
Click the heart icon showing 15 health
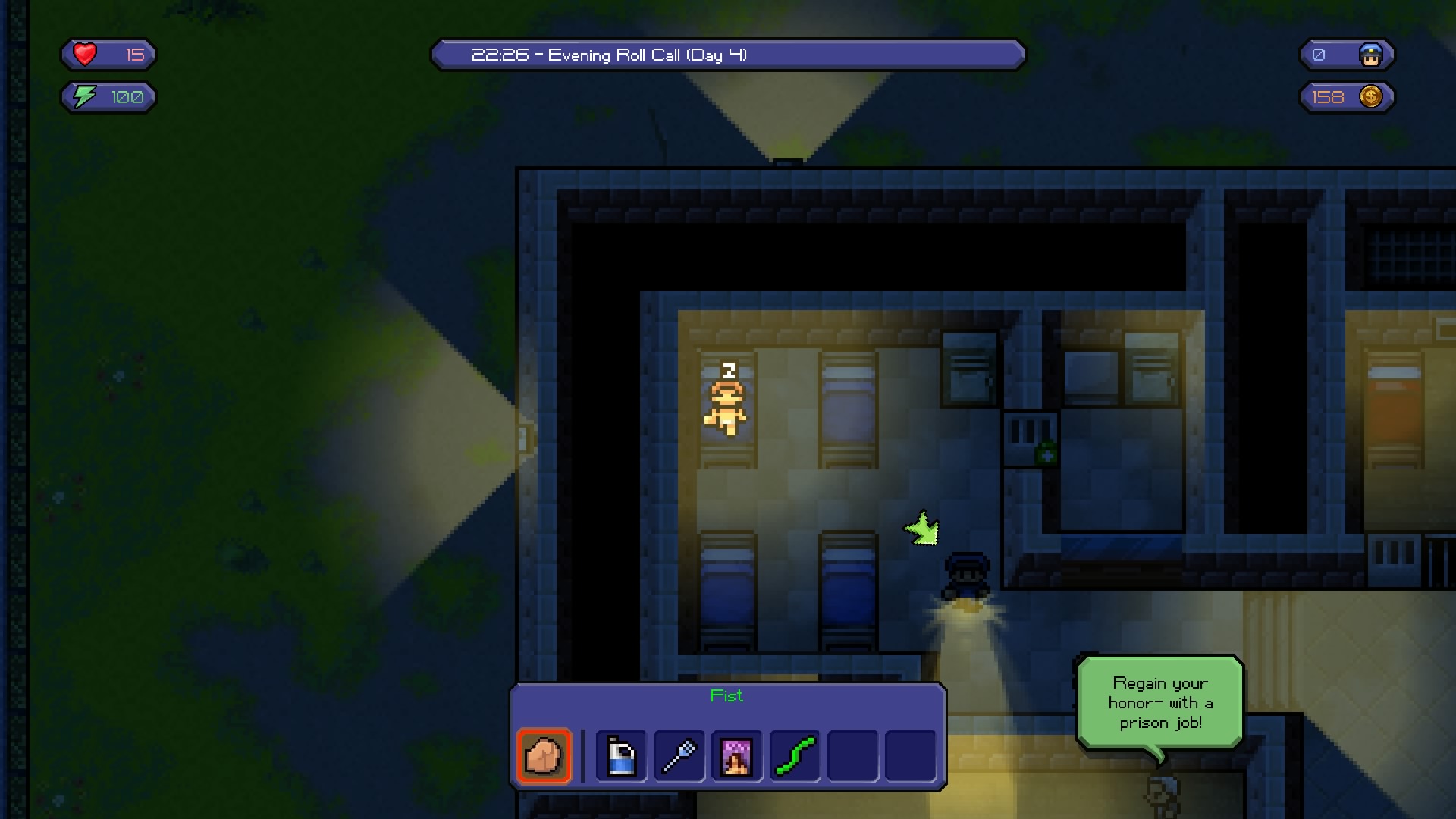[84, 54]
